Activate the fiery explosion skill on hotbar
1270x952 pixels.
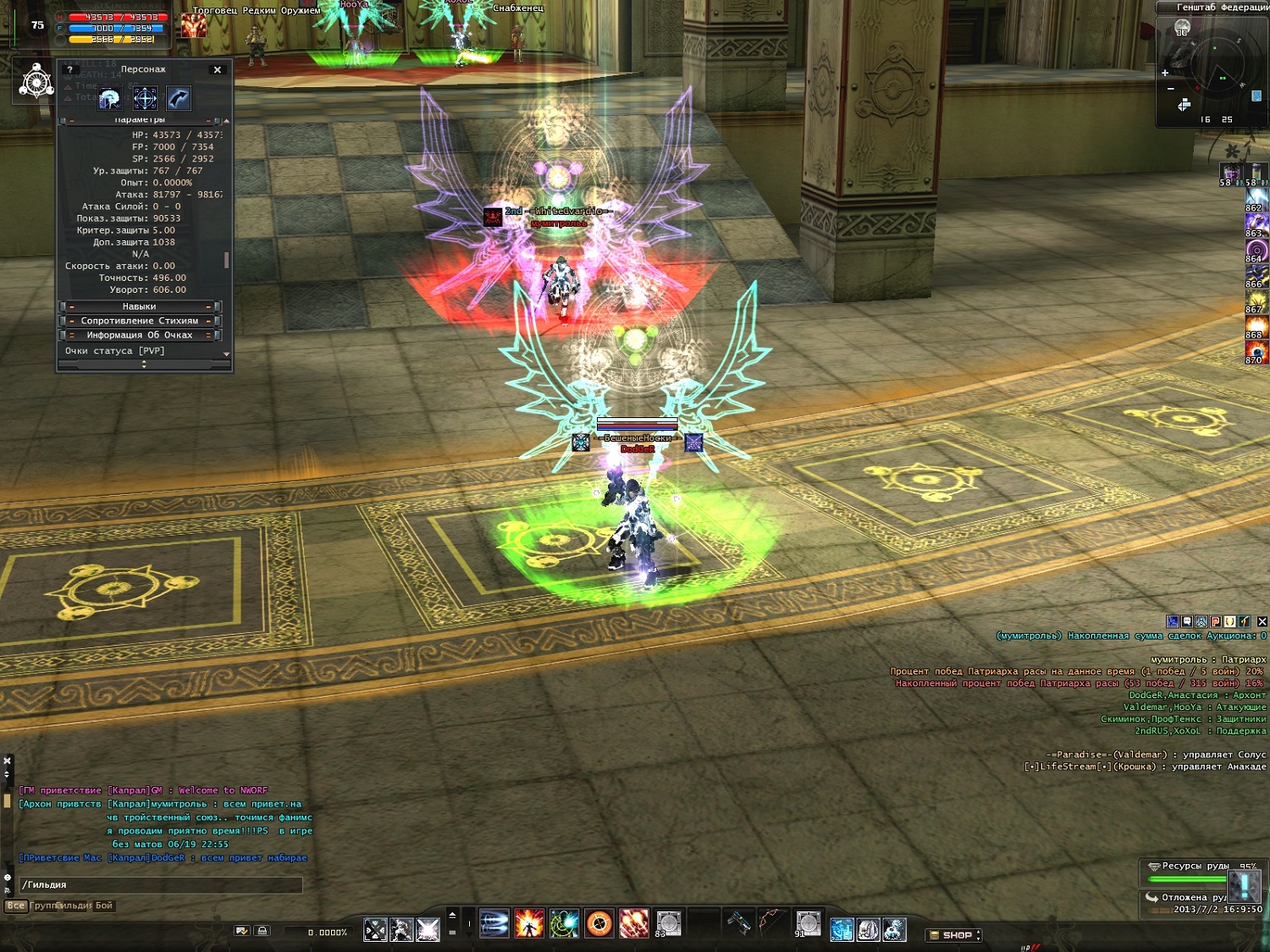pos(529,924)
